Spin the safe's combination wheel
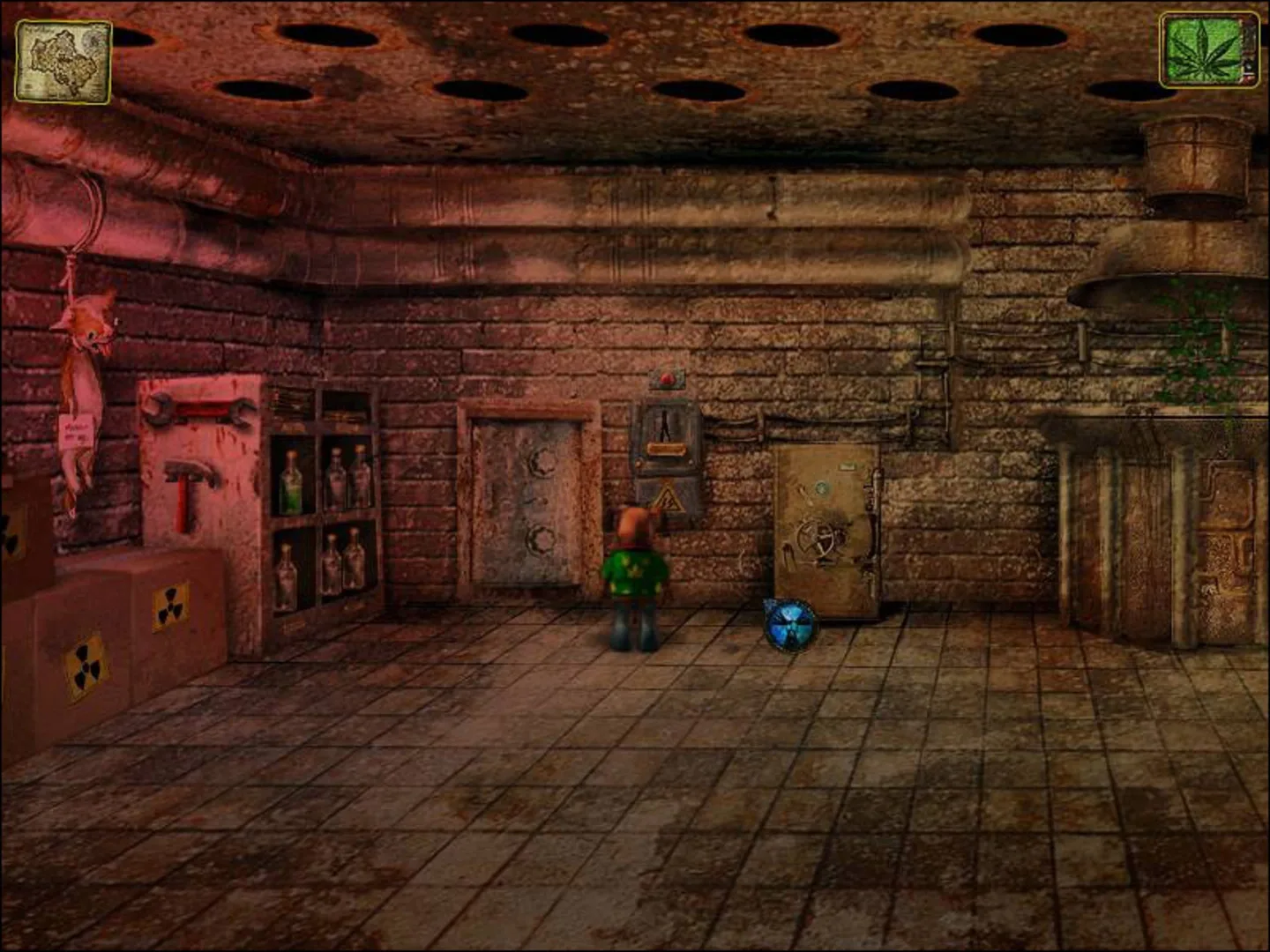 tap(820, 539)
